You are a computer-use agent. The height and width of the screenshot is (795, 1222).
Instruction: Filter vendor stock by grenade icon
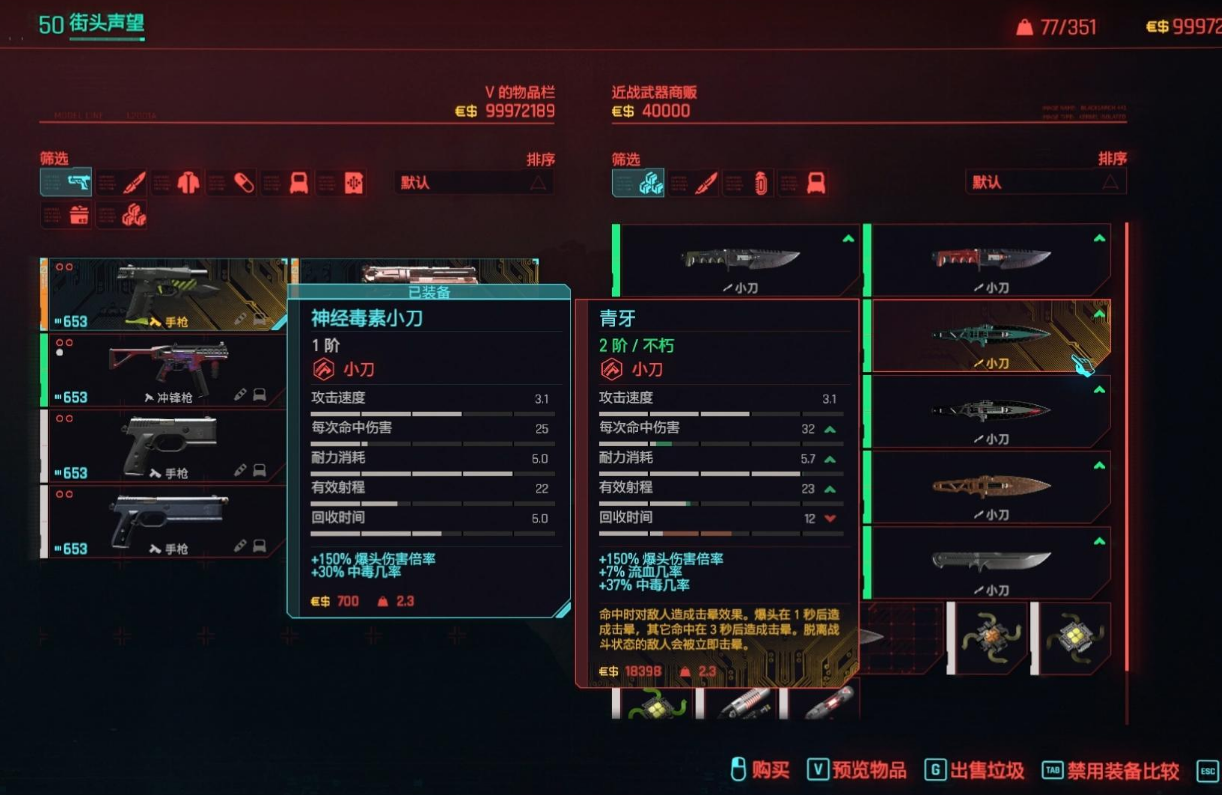(x=760, y=182)
